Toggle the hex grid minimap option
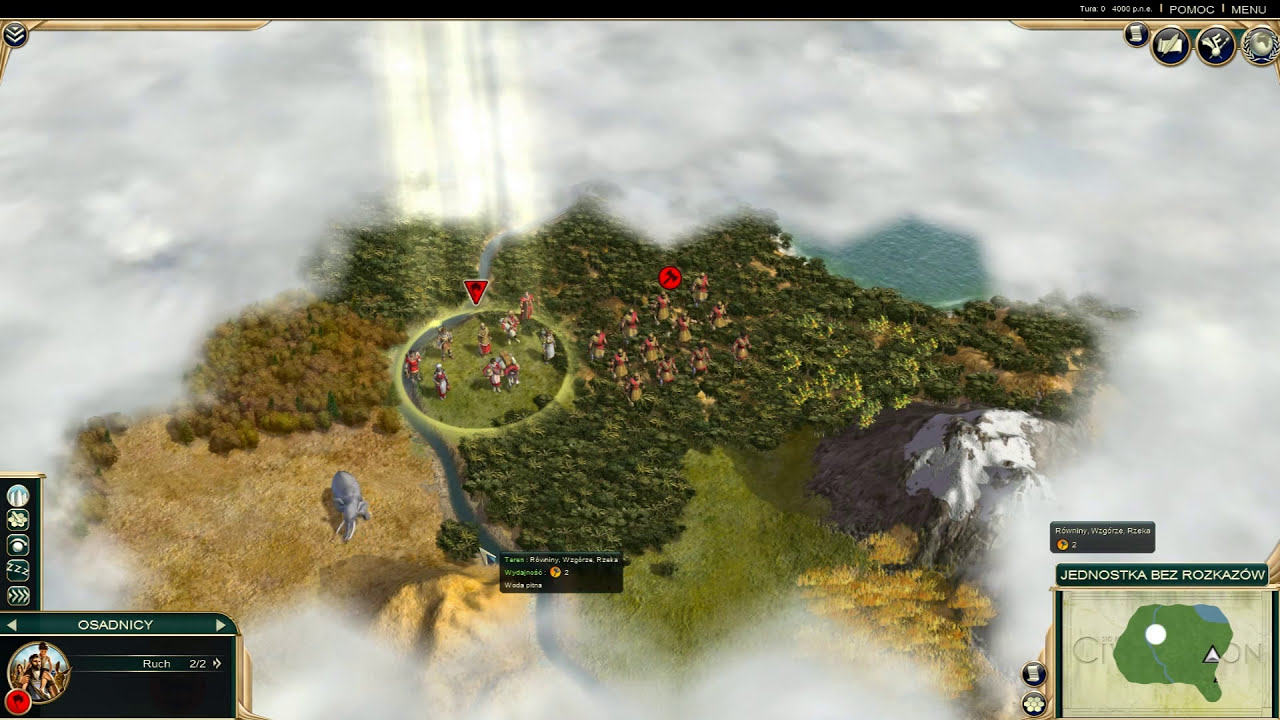The height and width of the screenshot is (720, 1280). (x=1034, y=704)
